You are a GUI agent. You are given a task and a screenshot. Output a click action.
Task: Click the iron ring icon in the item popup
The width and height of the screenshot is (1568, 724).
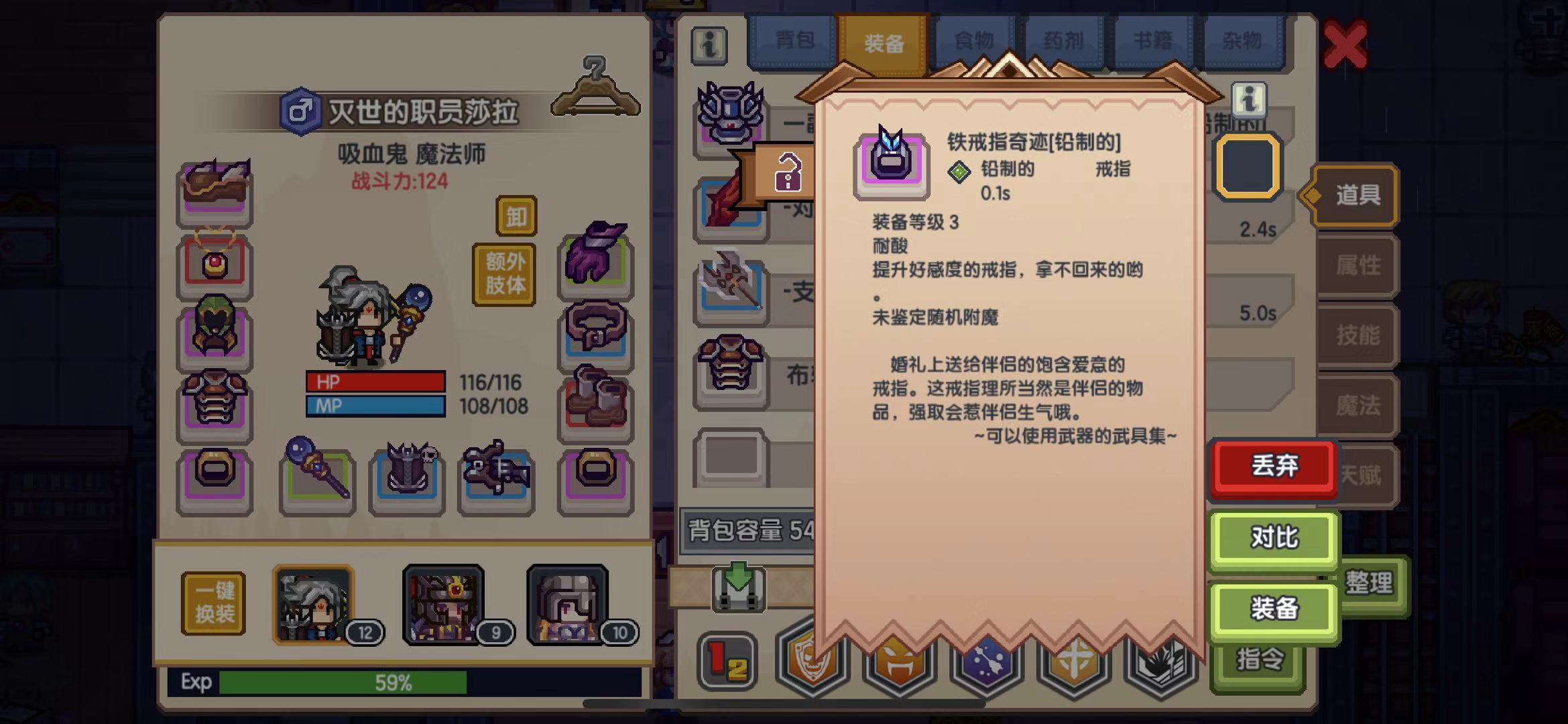click(x=892, y=163)
